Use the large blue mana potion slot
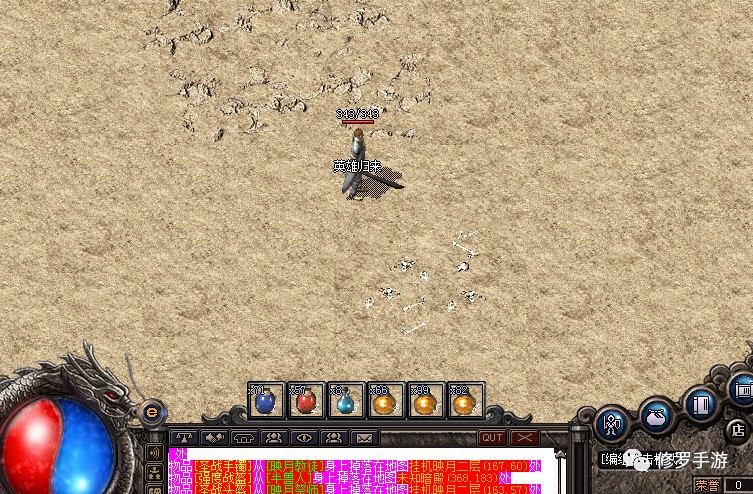 [265, 401]
